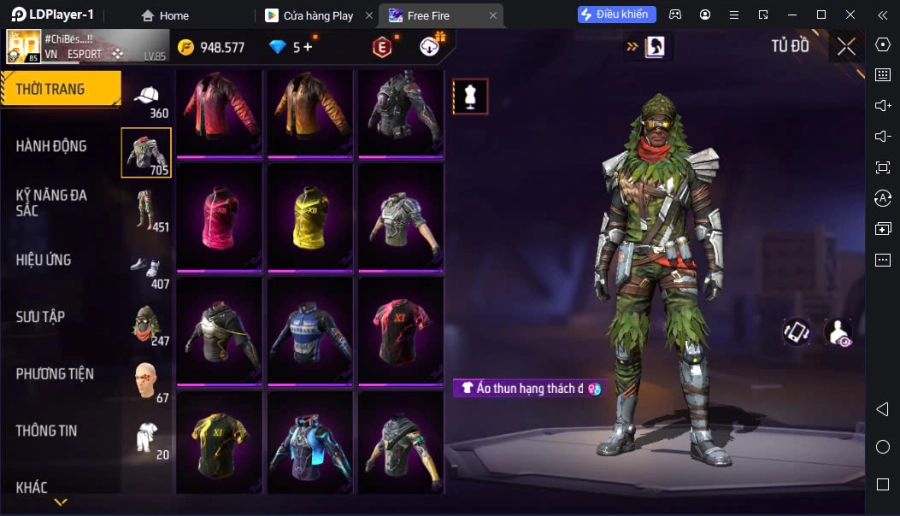This screenshot has width=900, height=516.
Task: Open the player profile banner
Action: (x=73, y=46)
